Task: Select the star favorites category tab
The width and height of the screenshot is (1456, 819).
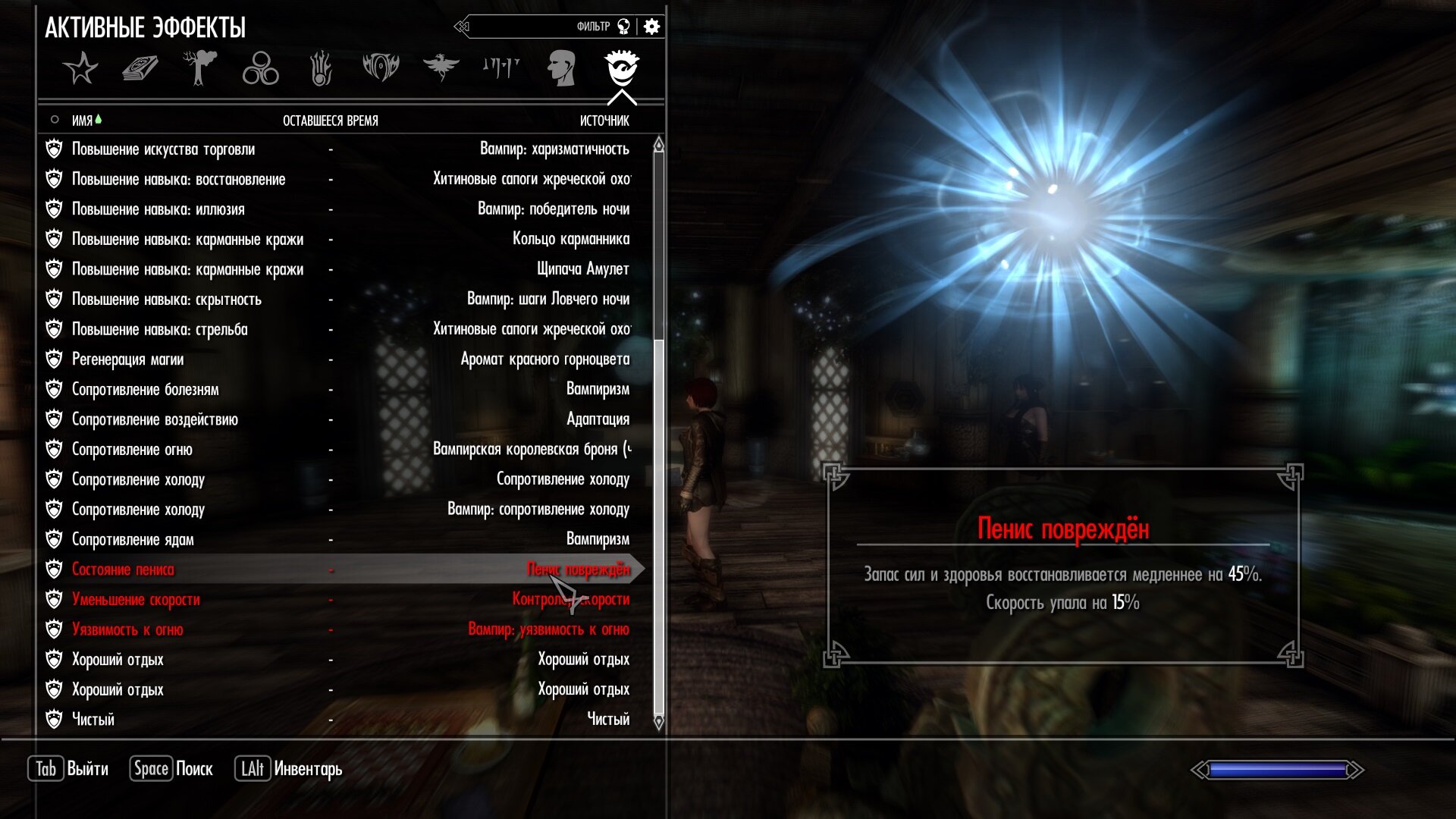Action: click(x=80, y=68)
